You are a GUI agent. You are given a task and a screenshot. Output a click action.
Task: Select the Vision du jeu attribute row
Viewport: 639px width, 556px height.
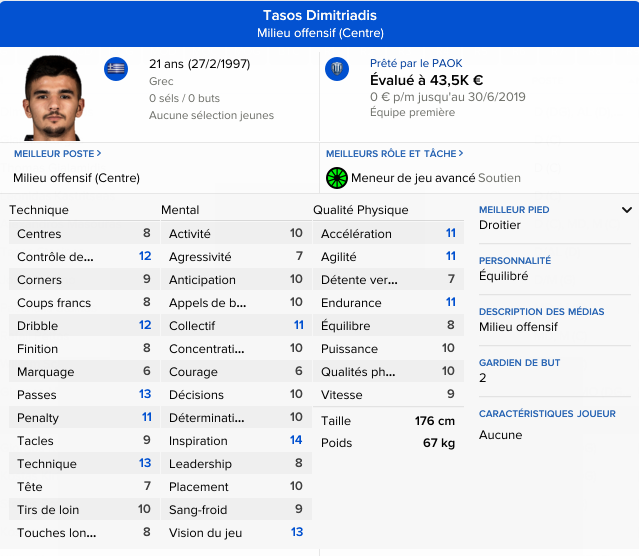click(236, 533)
